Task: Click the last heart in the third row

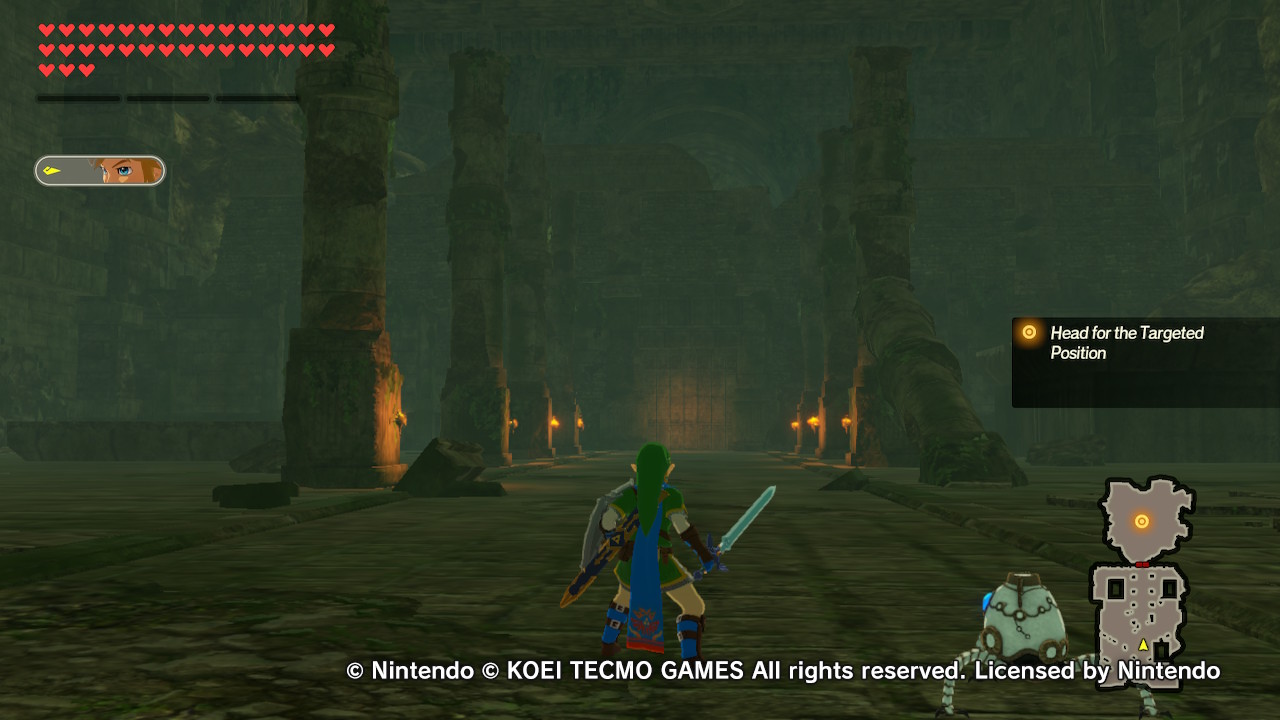Action: (86, 71)
